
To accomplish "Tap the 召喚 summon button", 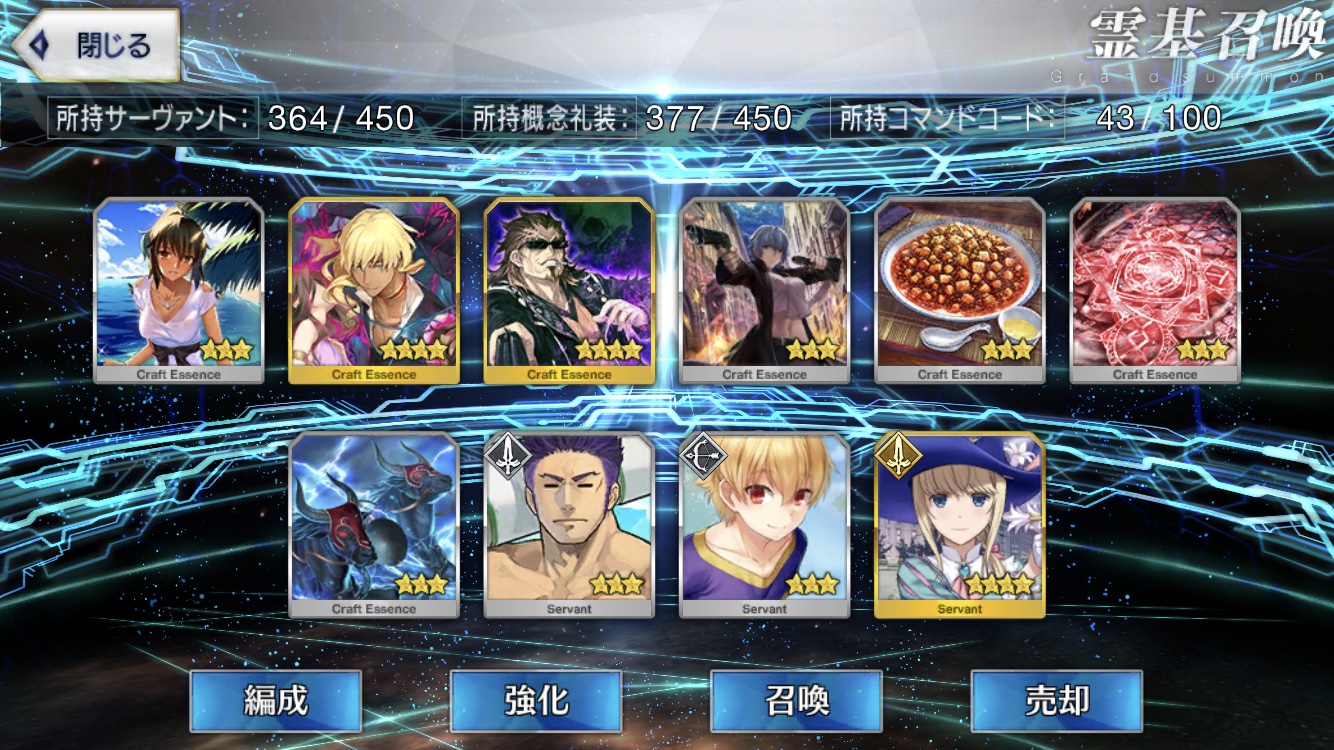I will tap(796, 701).
